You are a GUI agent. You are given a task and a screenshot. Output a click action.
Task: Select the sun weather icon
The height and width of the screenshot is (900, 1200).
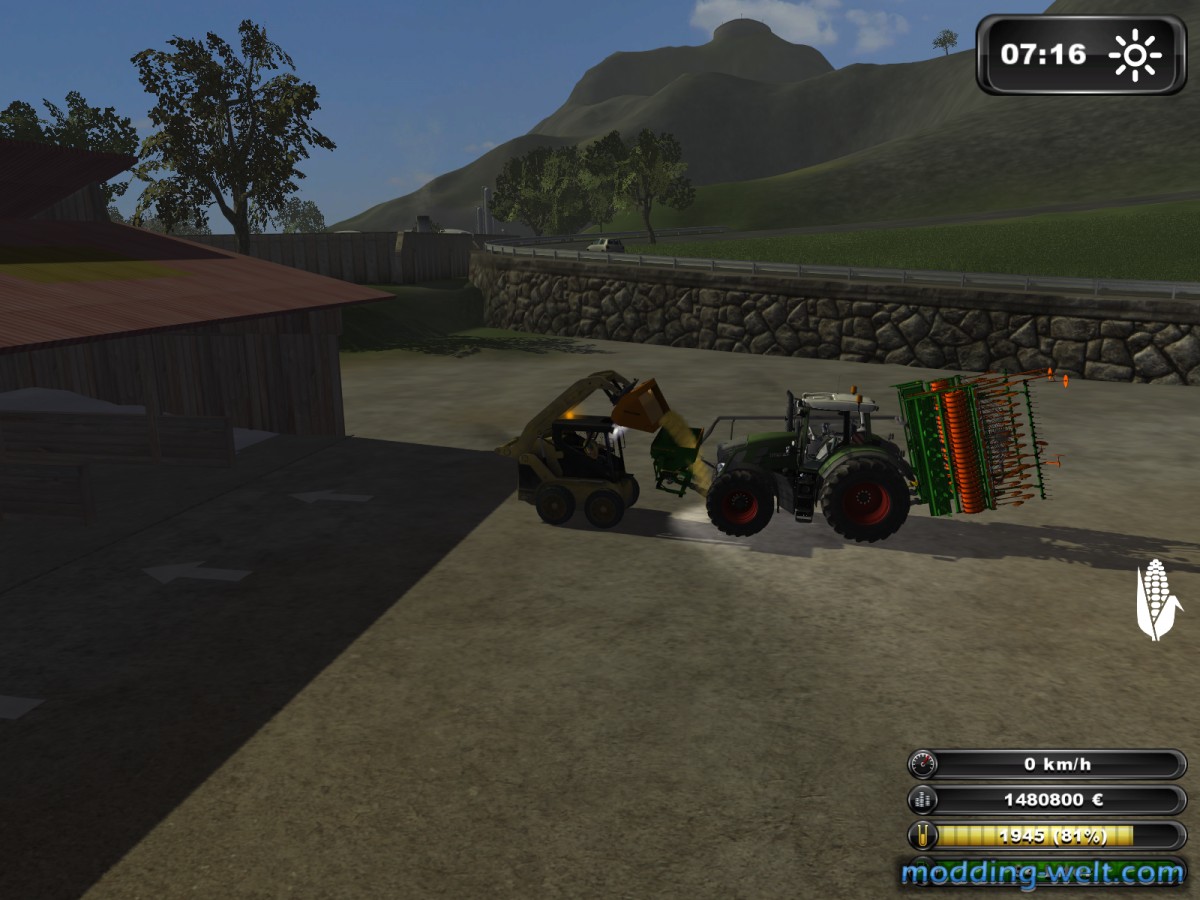1135,55
